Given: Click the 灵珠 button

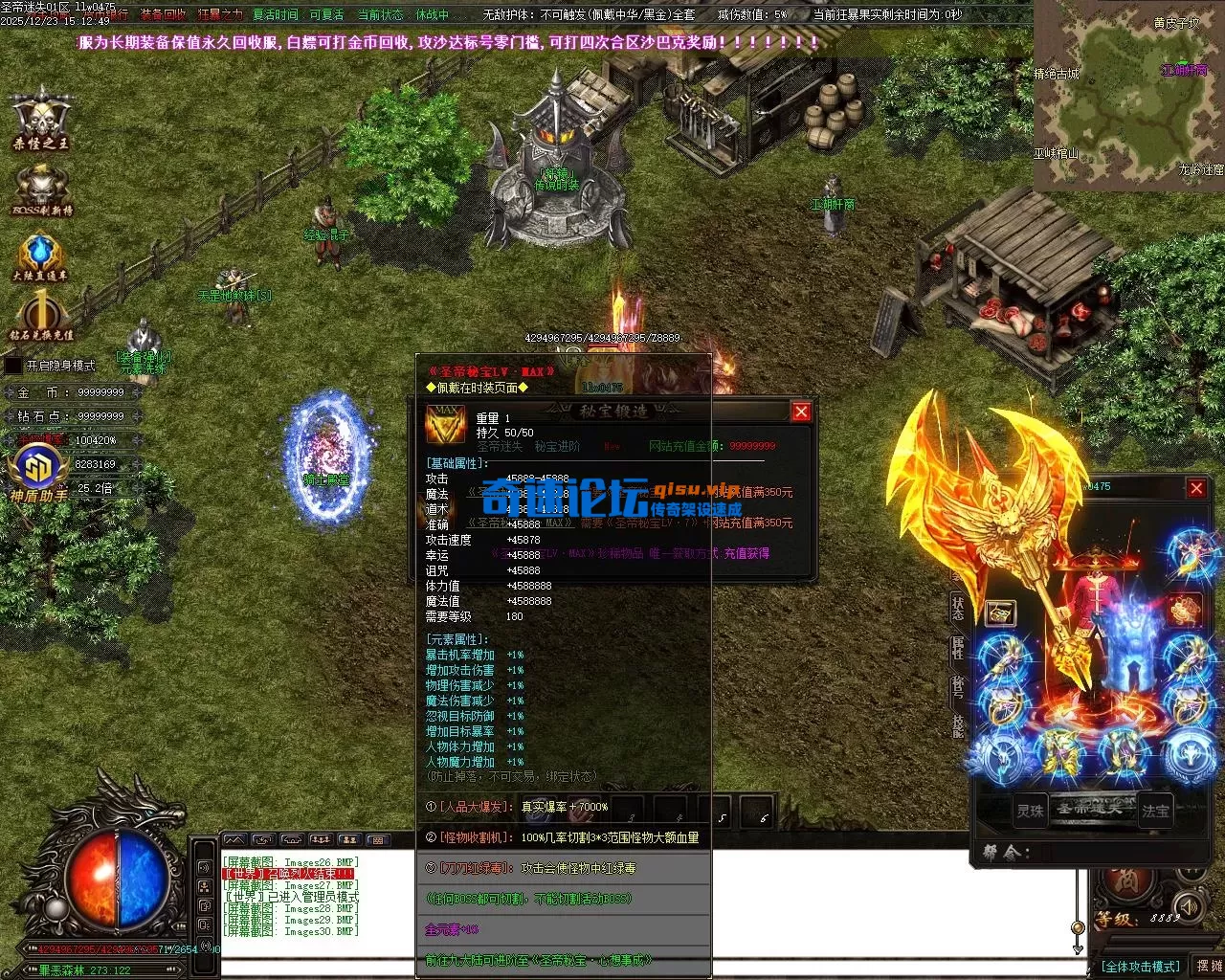Looking at the screenshot, I should [x=1031, y=811].
